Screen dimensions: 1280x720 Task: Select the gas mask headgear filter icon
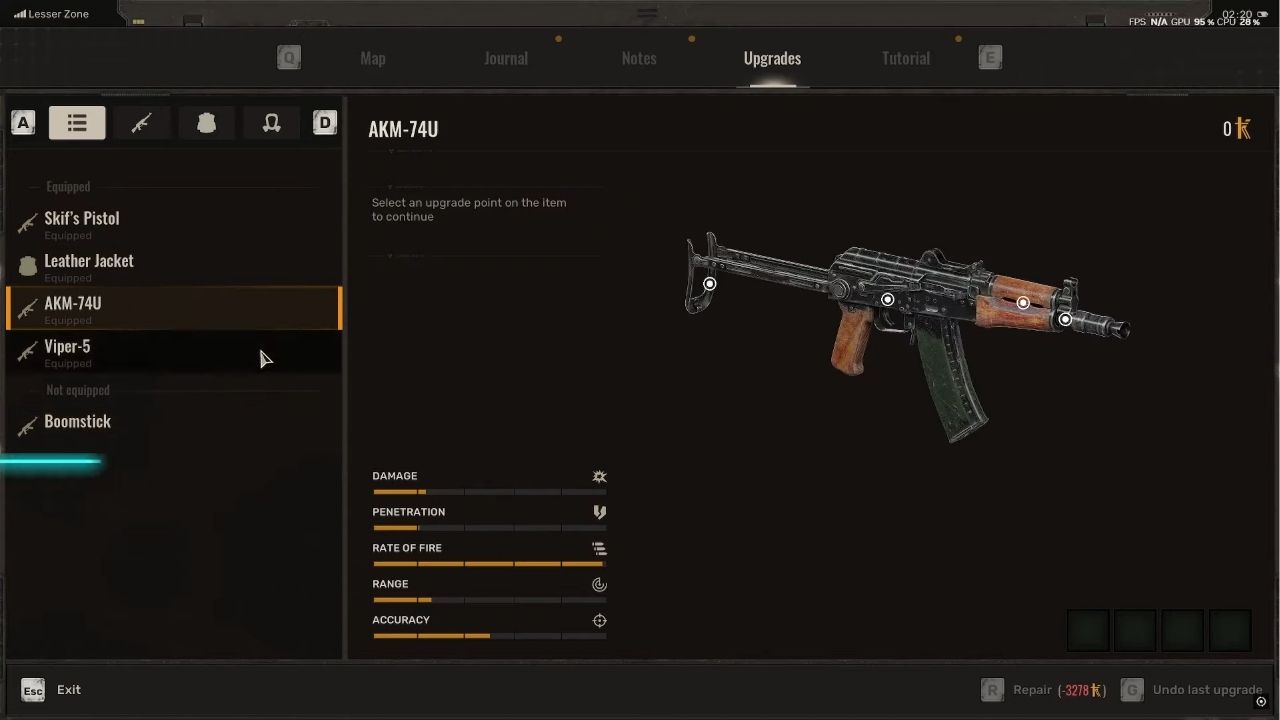tap(271, 122)
